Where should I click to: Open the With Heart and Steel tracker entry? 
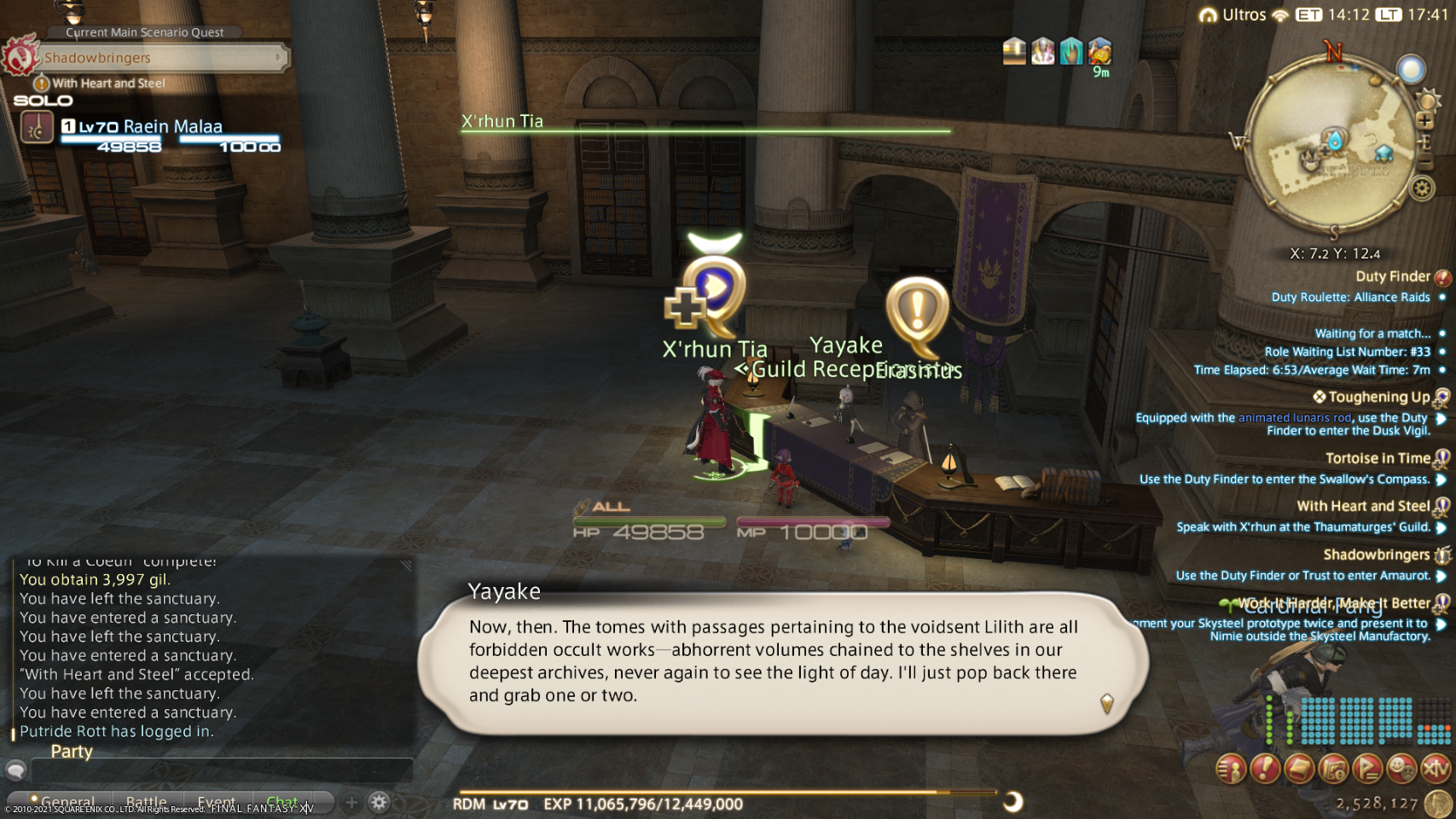tap(1363, 506)
